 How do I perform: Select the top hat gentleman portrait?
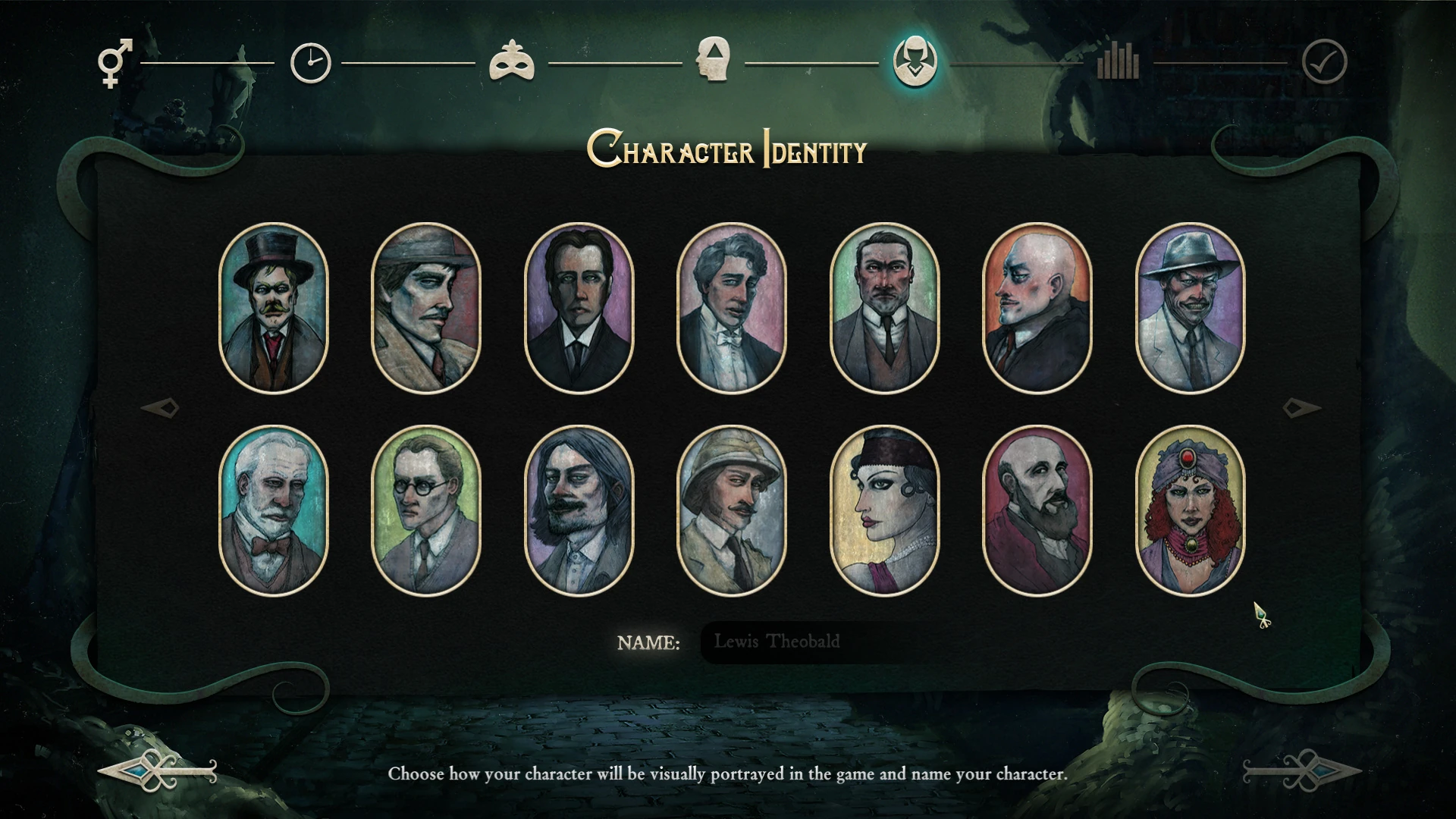tap(275, 307)
